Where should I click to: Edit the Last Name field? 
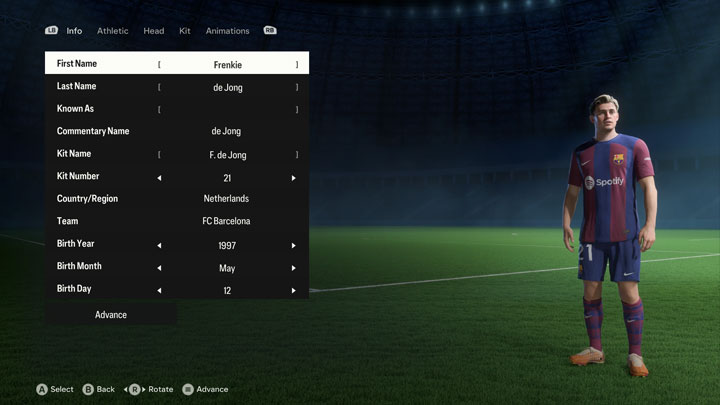(x=227, y=87)
